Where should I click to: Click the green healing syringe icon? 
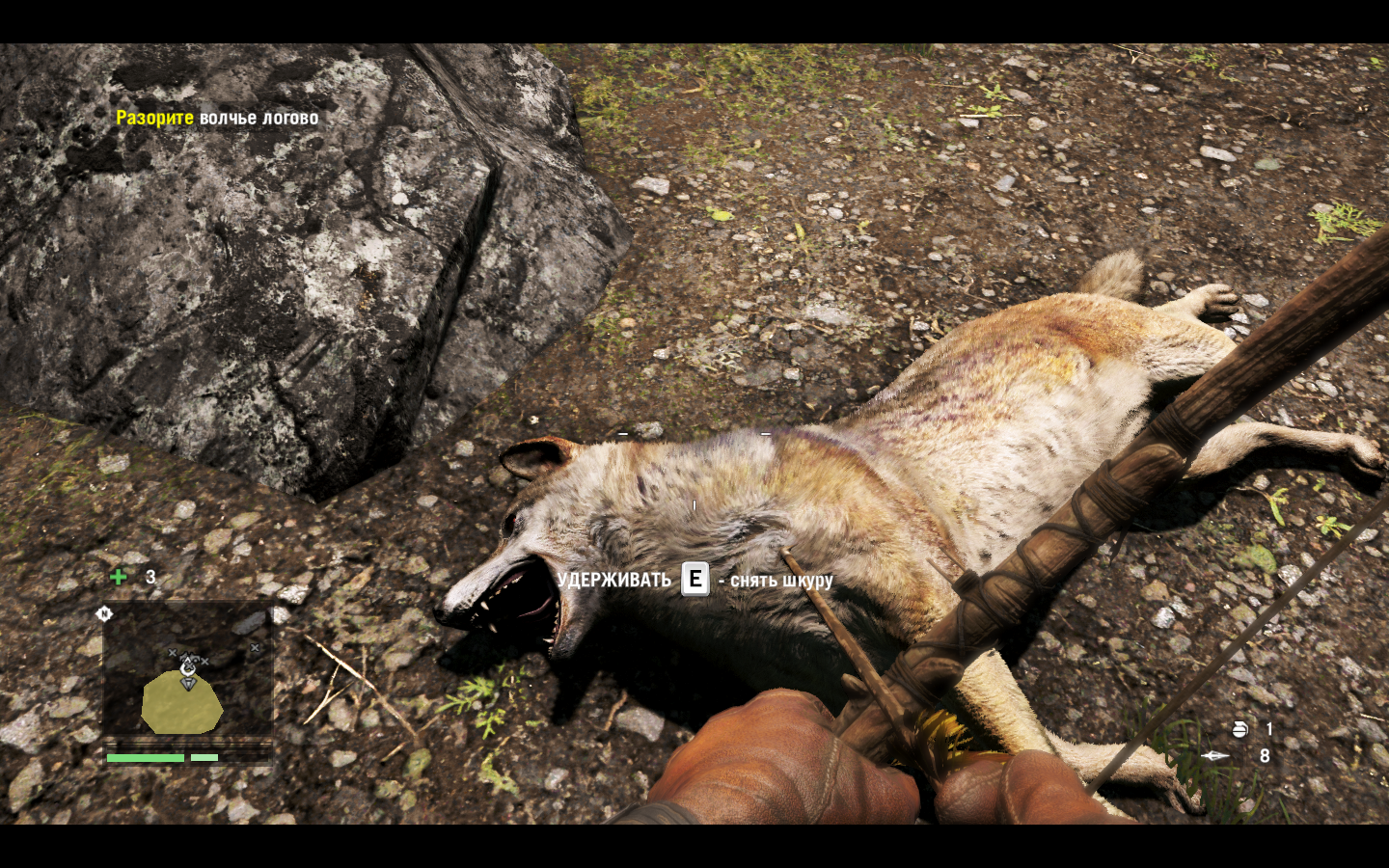point(119,577)
